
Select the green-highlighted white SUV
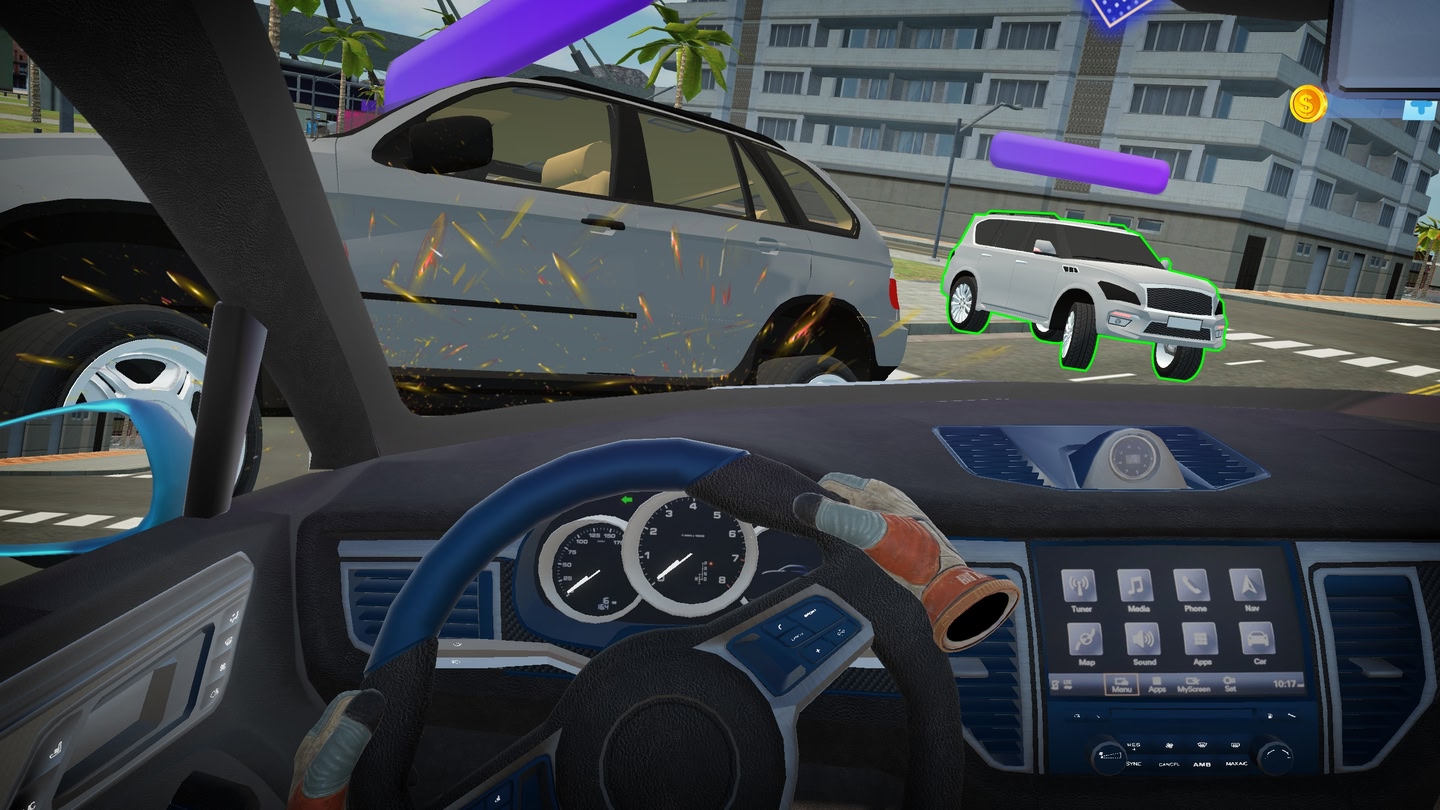point(1085,285)
